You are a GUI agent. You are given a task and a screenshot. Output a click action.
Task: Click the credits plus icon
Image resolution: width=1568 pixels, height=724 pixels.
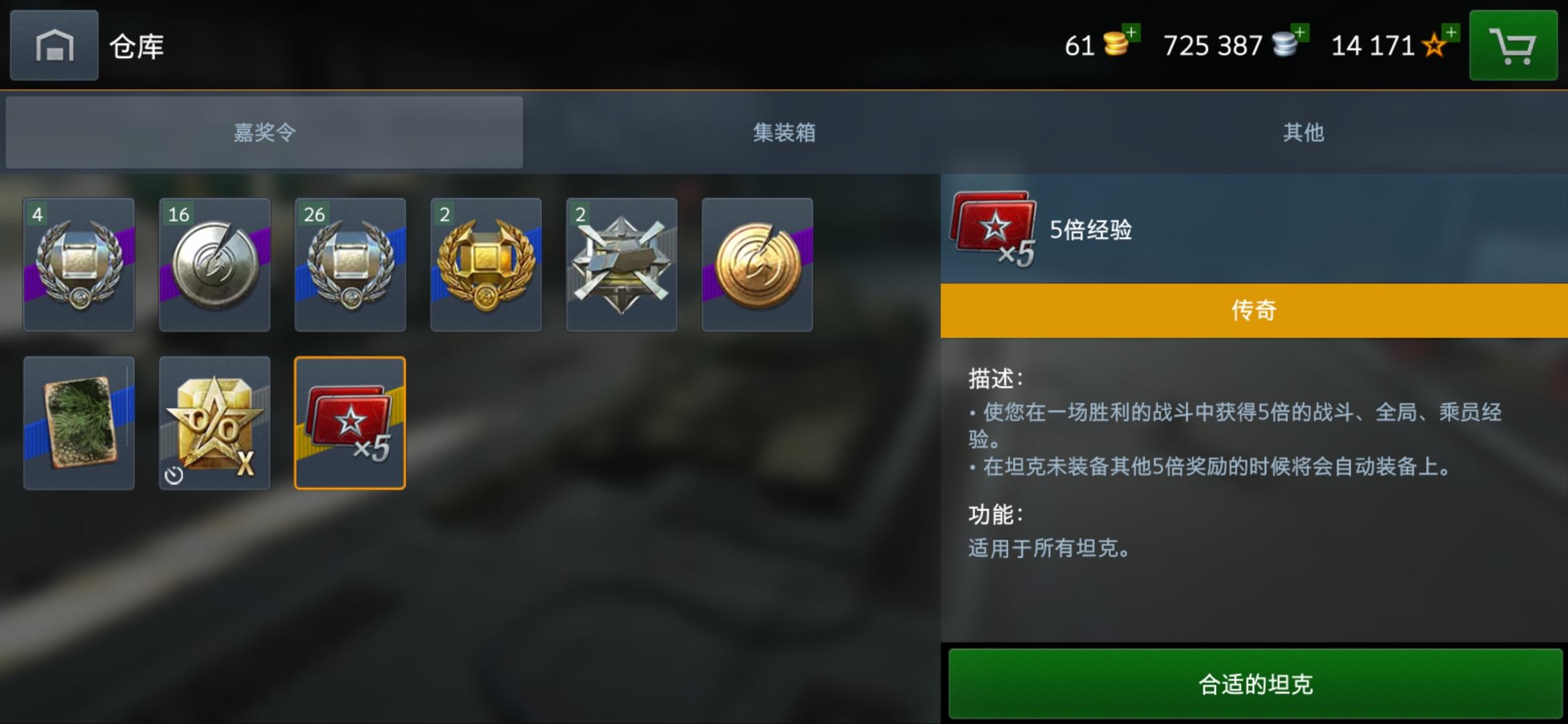(1299, 32)
